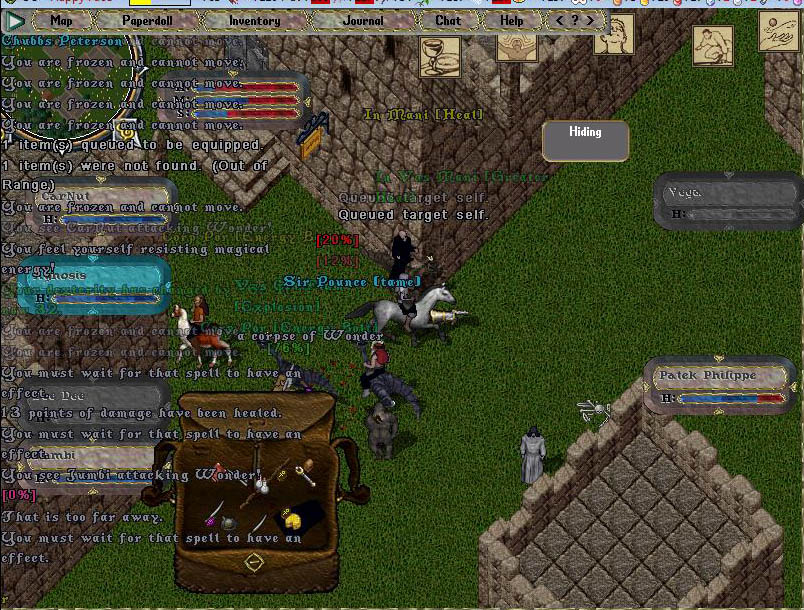
Task: Open the Paperdoll window
Action: pos(147,20)
